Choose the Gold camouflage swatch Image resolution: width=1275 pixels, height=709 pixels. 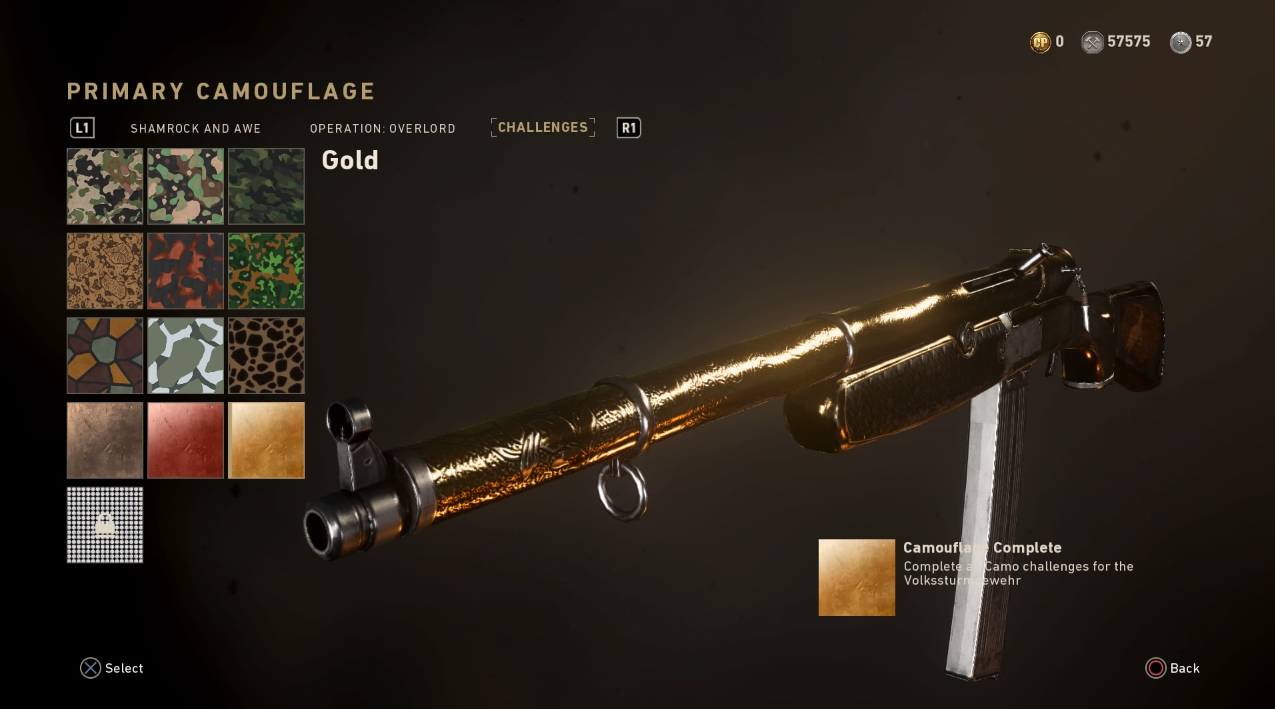point(266,440)
